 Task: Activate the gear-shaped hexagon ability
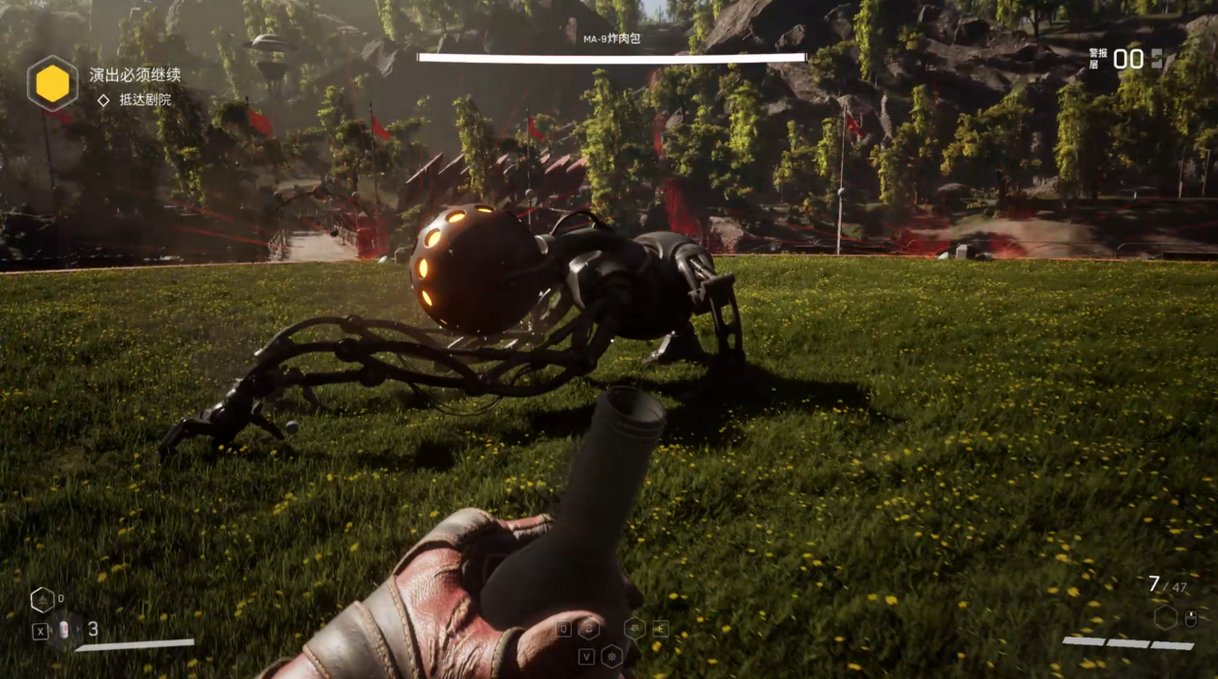[611, 657]
